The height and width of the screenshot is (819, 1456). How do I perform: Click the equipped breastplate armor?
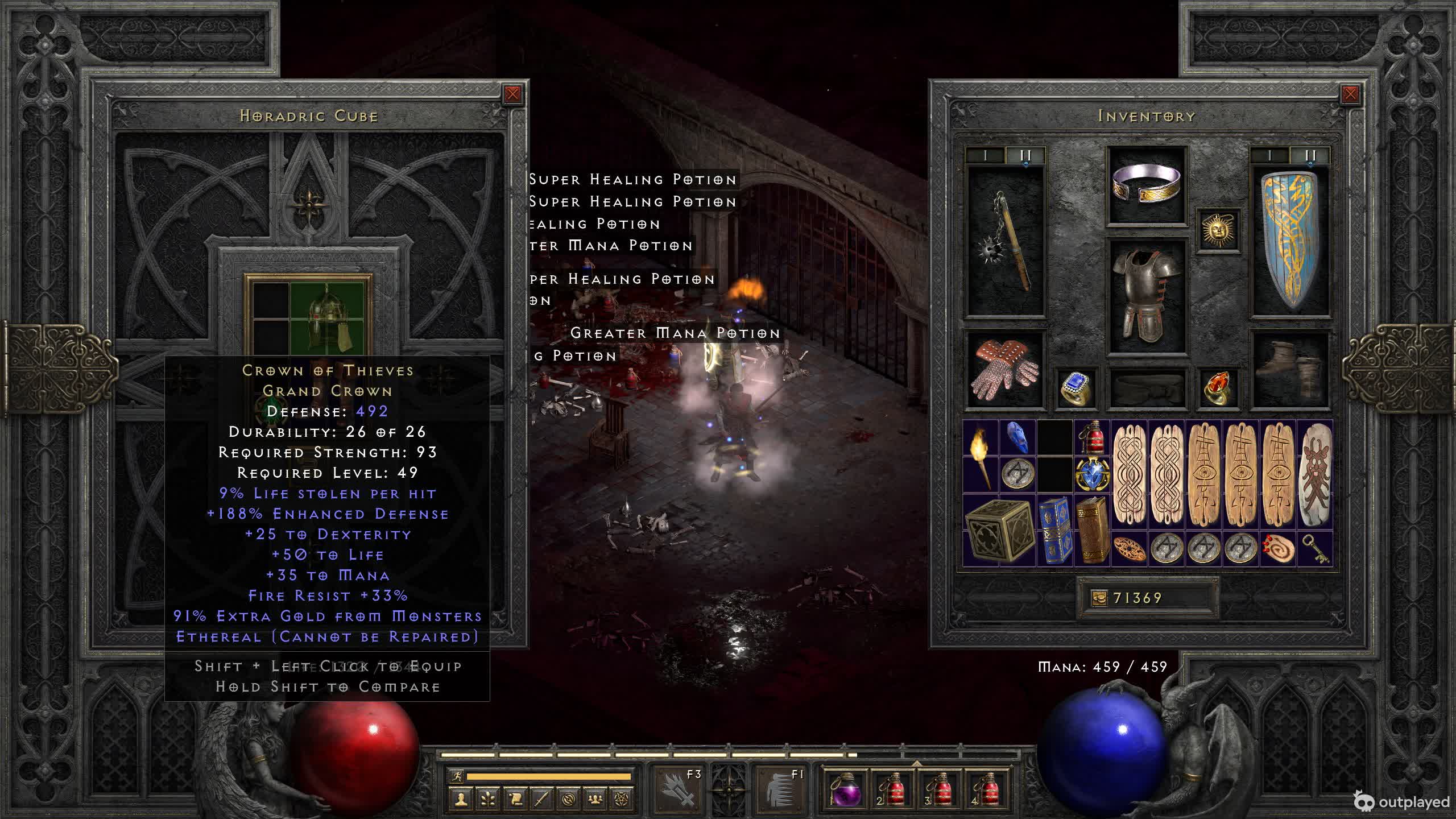1146,296
